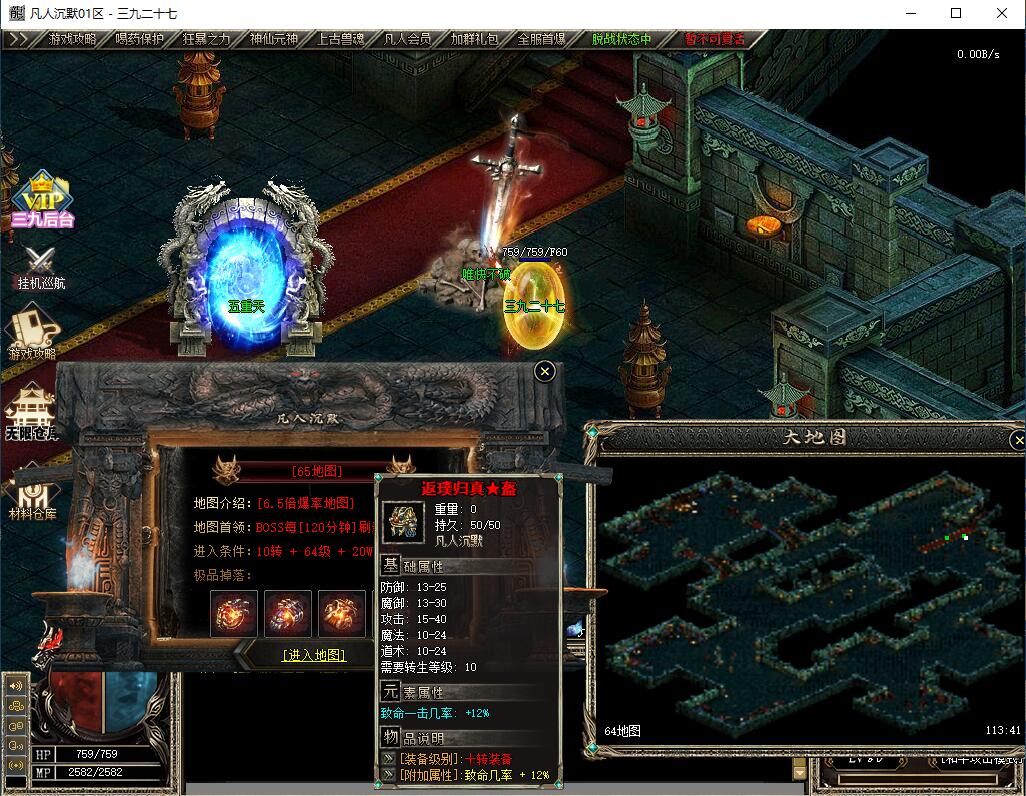Click the 大地图 map display
Viewport: 1026px width, 796px height.
[x=800, y=590]
